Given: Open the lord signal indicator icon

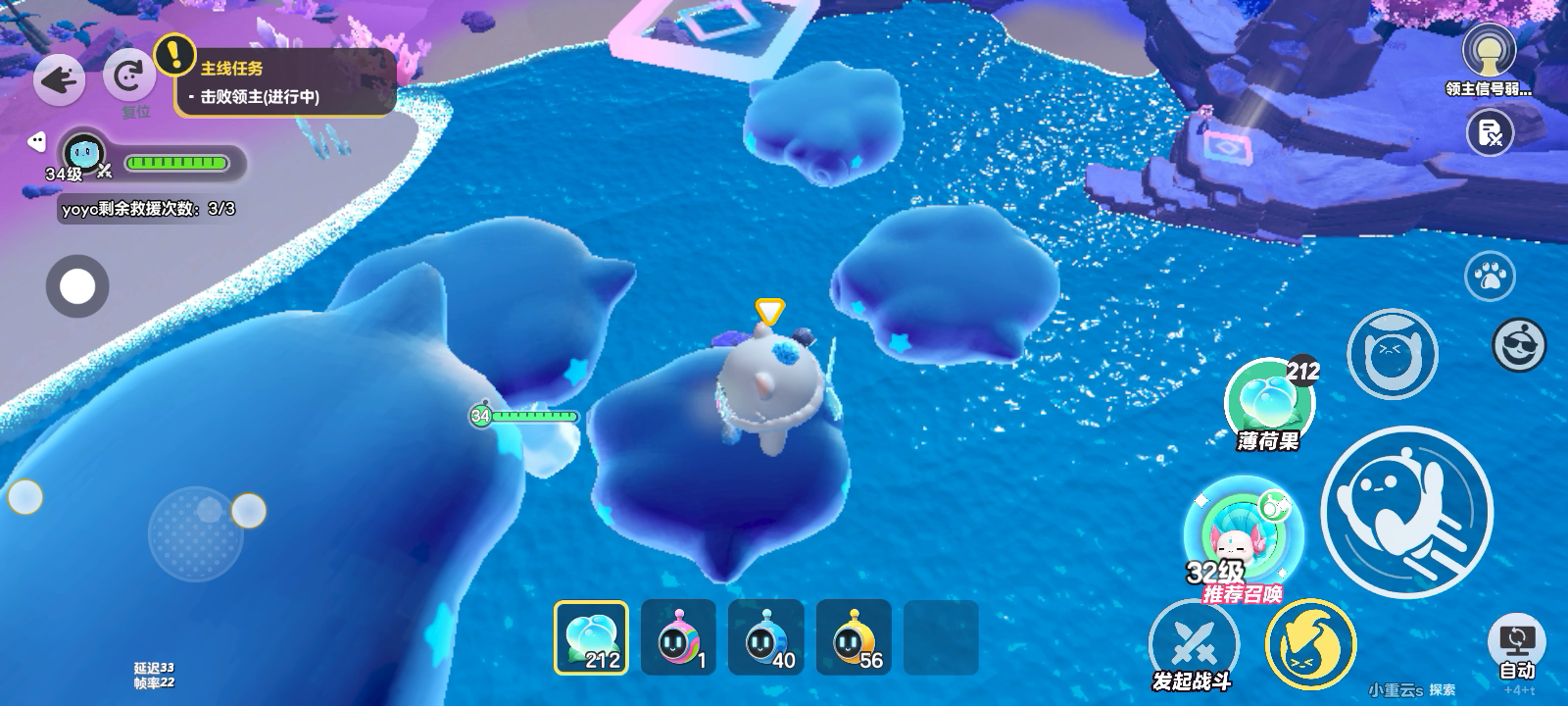Looking at the screenshot, I should click(1489, 49).
